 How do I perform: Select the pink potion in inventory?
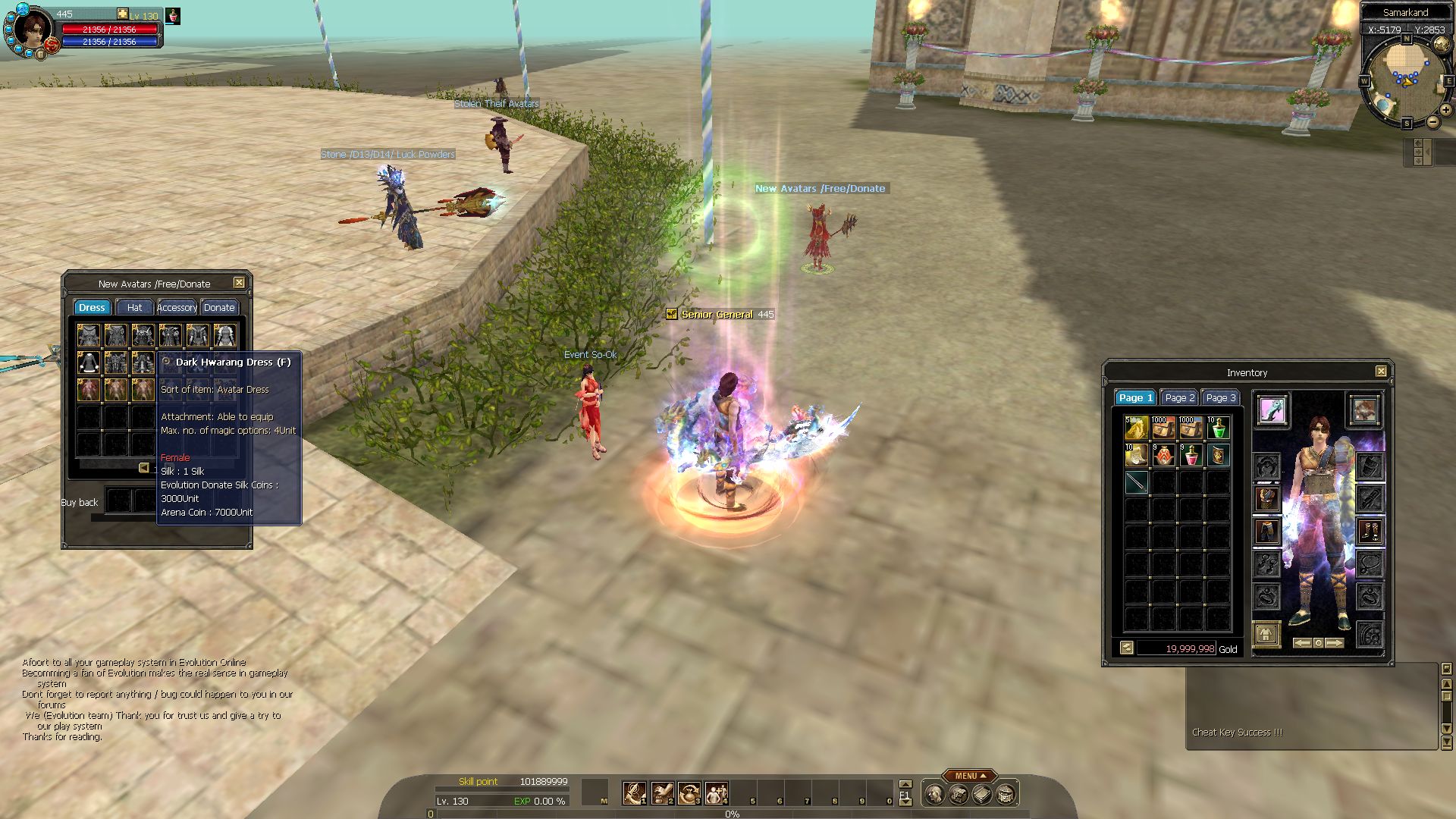[1191, 456]
